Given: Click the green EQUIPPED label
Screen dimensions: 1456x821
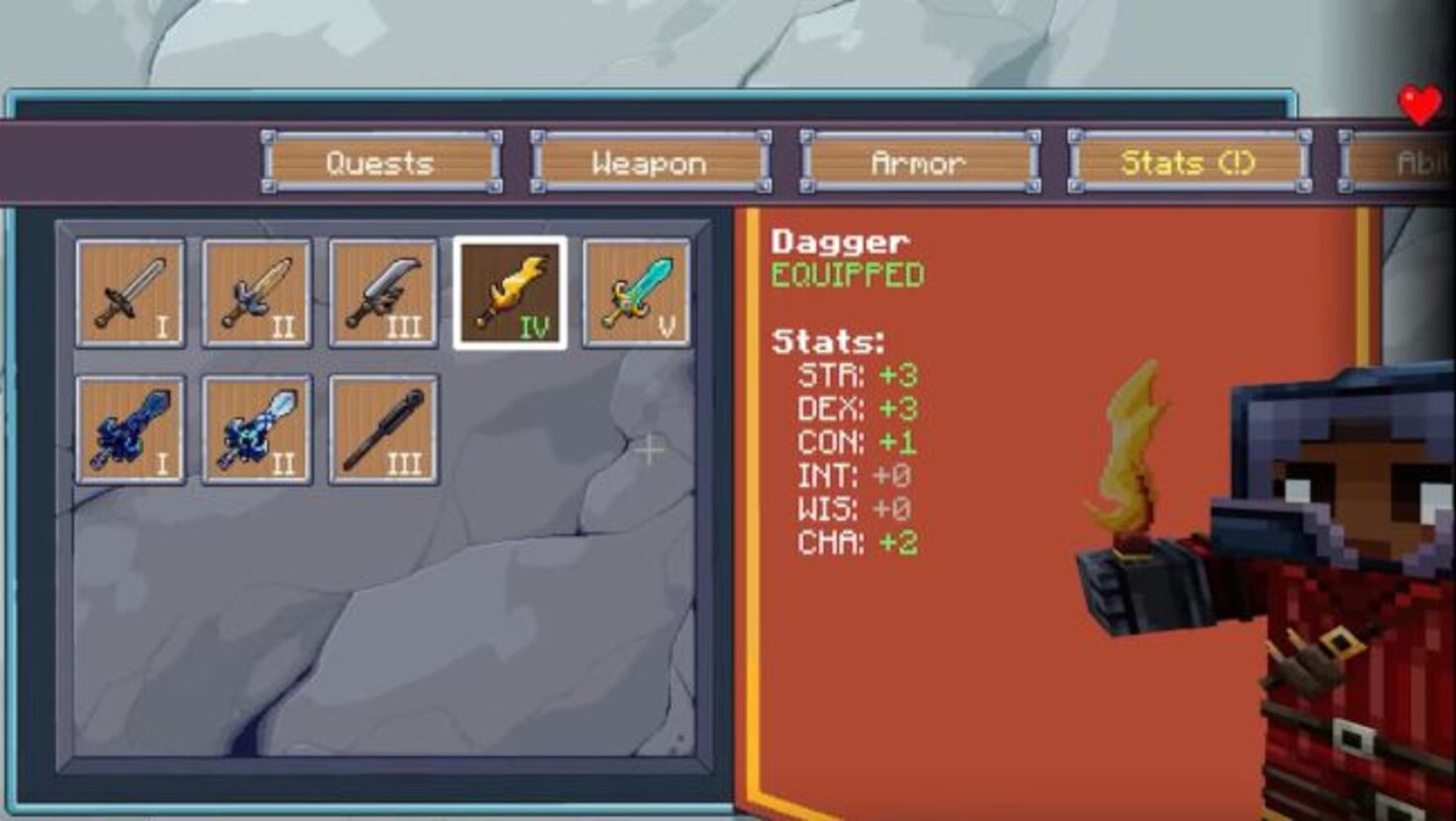Looking at the screenshot, I should click(x=846, y=277).
